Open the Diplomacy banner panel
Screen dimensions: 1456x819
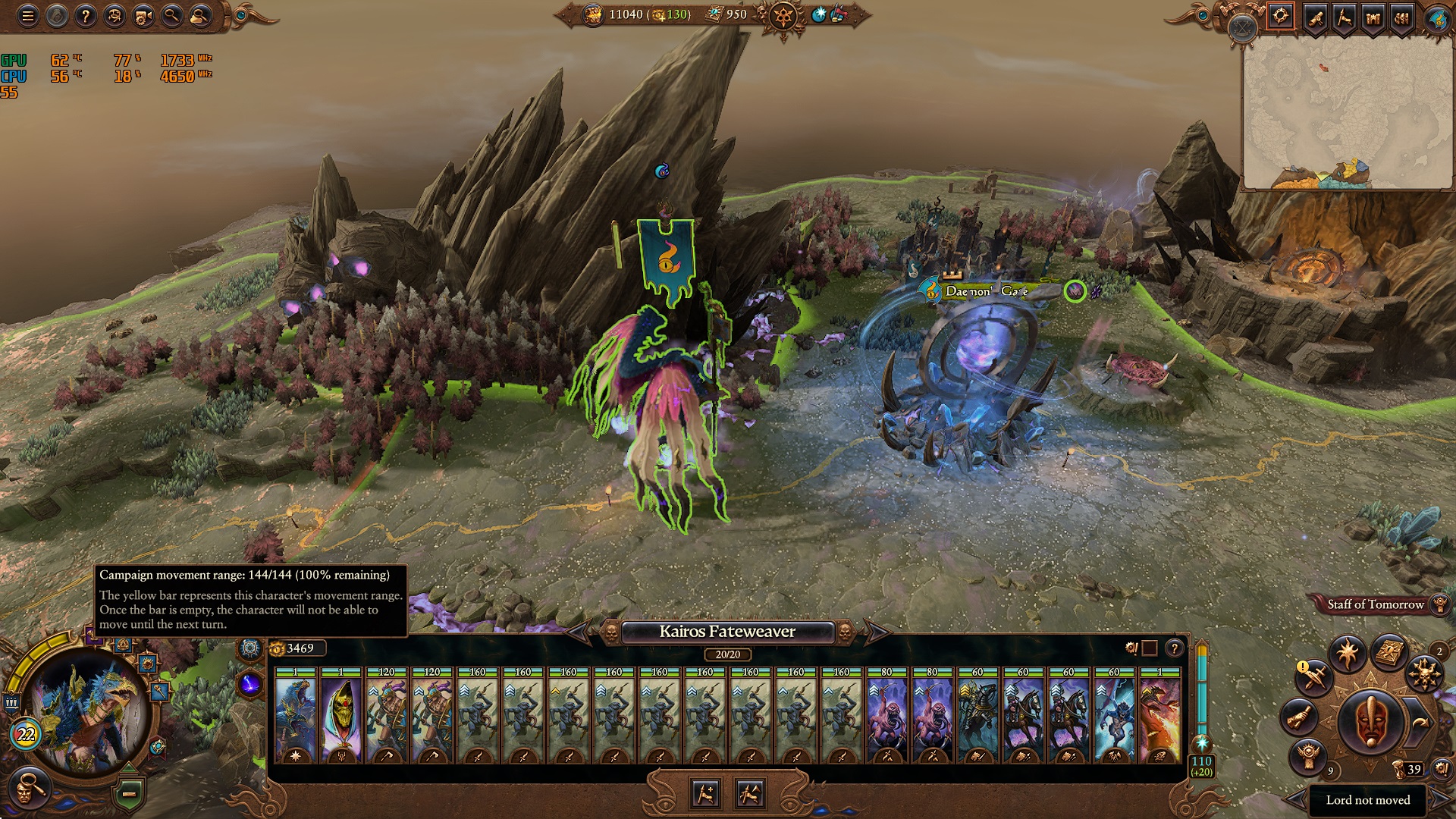[1346, 17]
